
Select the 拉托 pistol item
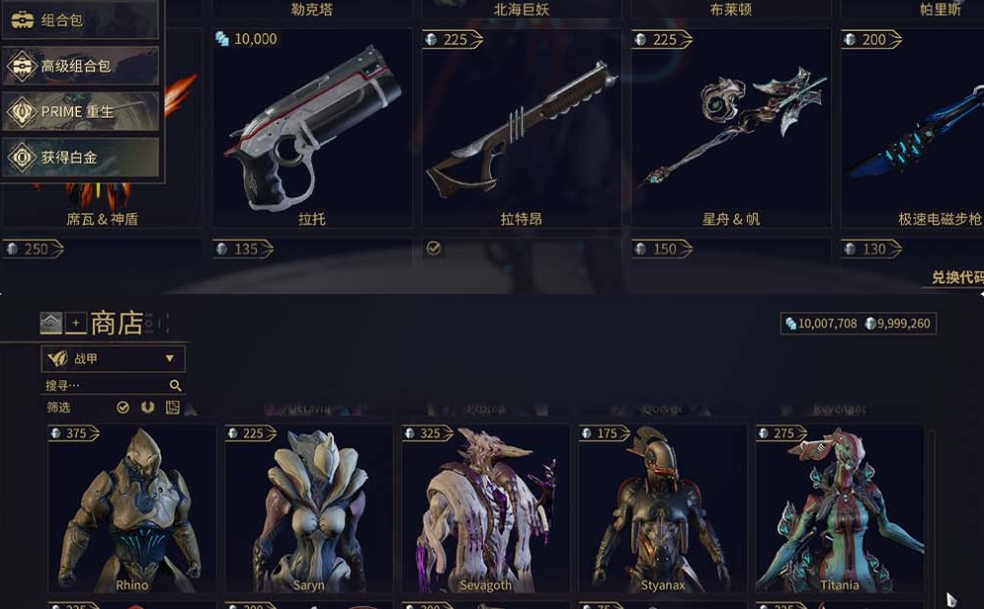[312, 130]
